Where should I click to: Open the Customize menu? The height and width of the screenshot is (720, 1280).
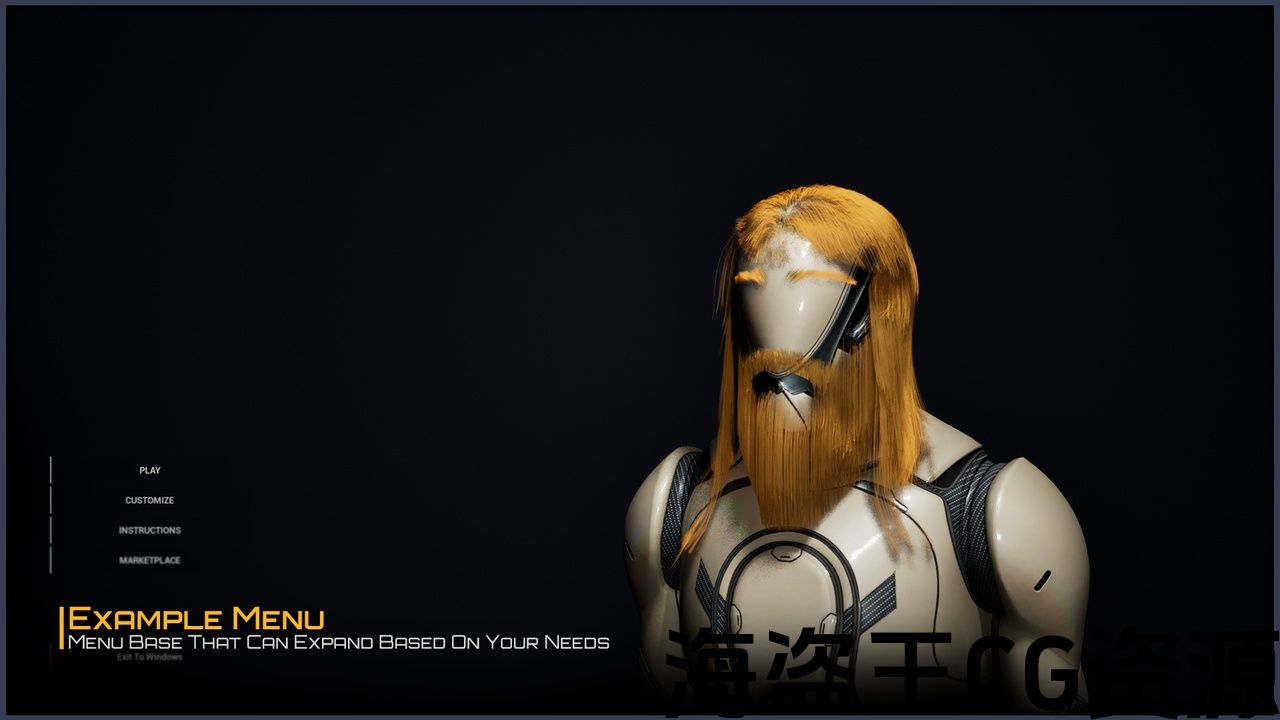click(150, 500)
